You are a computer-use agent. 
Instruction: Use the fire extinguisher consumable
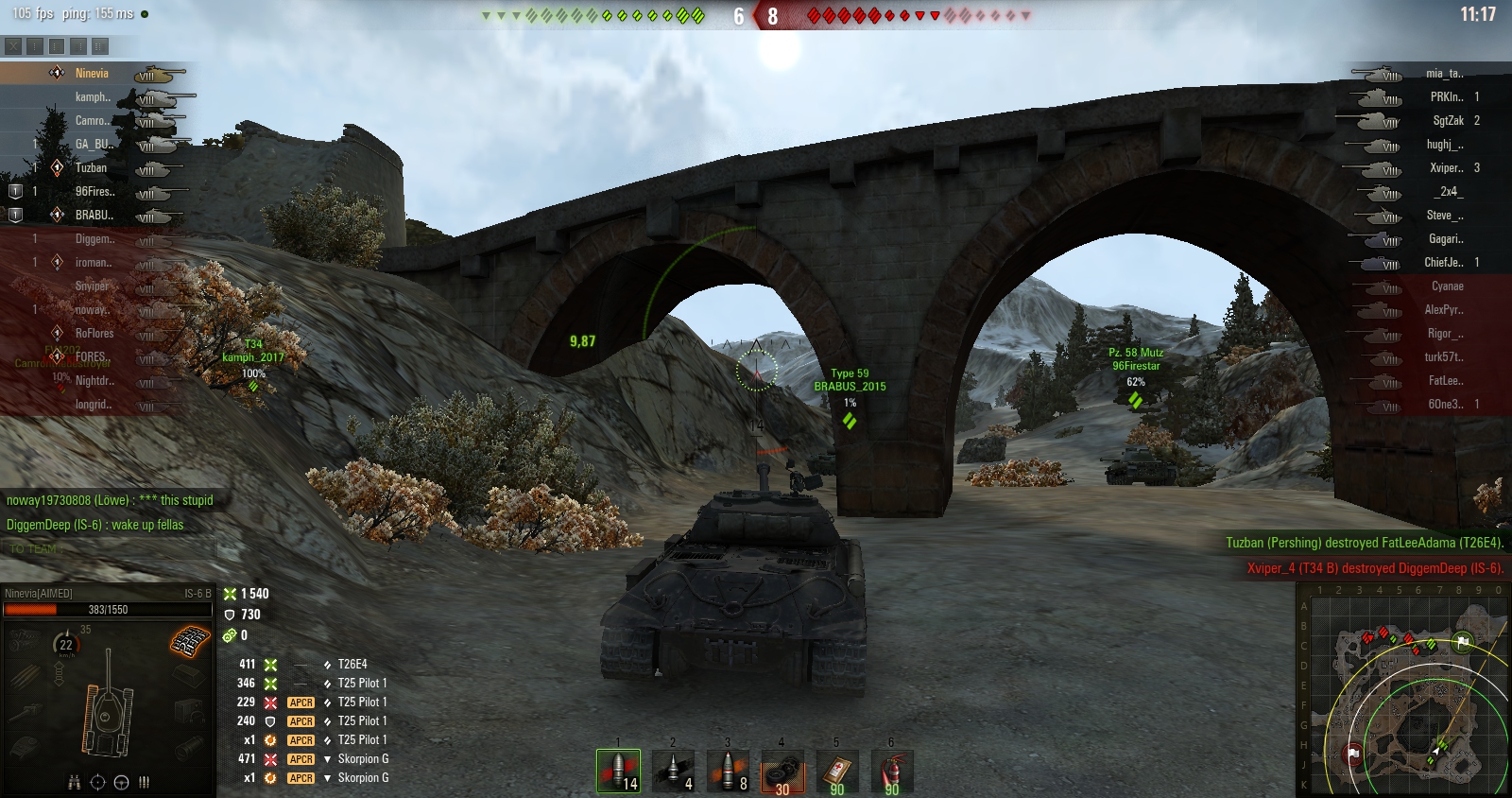tap(891, 772)
